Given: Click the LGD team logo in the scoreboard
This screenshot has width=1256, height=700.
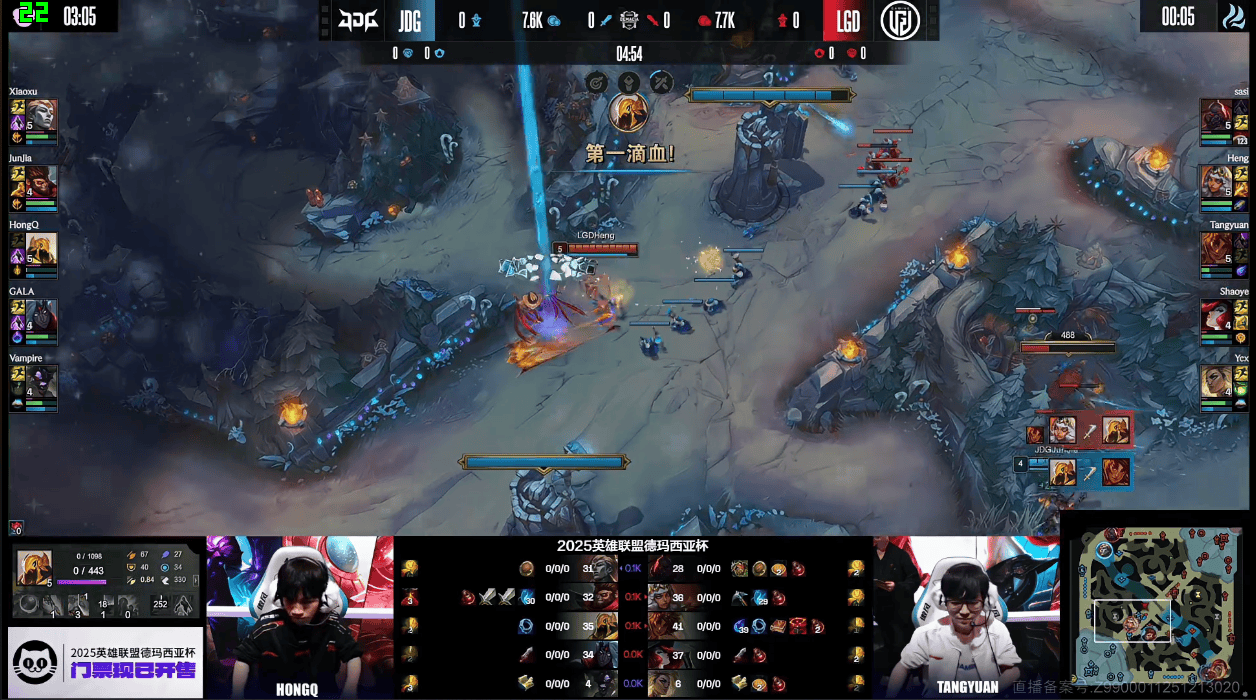Looking at the screenshot, I should 901,20.
